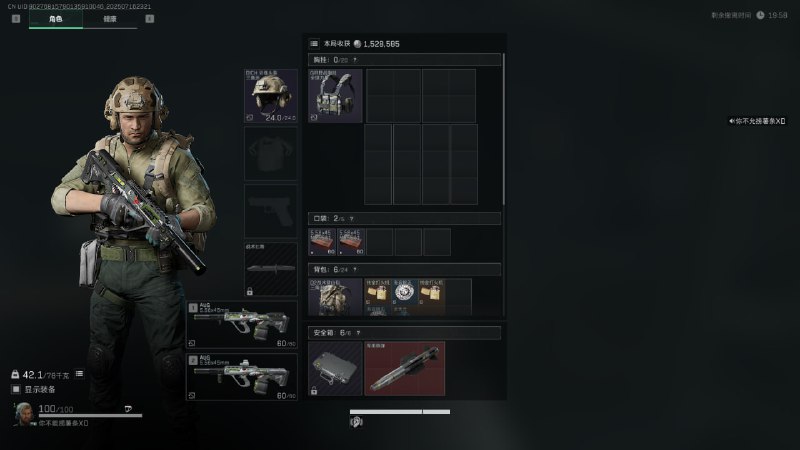
Task: Toggle the 显示装备 show equipment checkbox
Action: coord(15,388)
